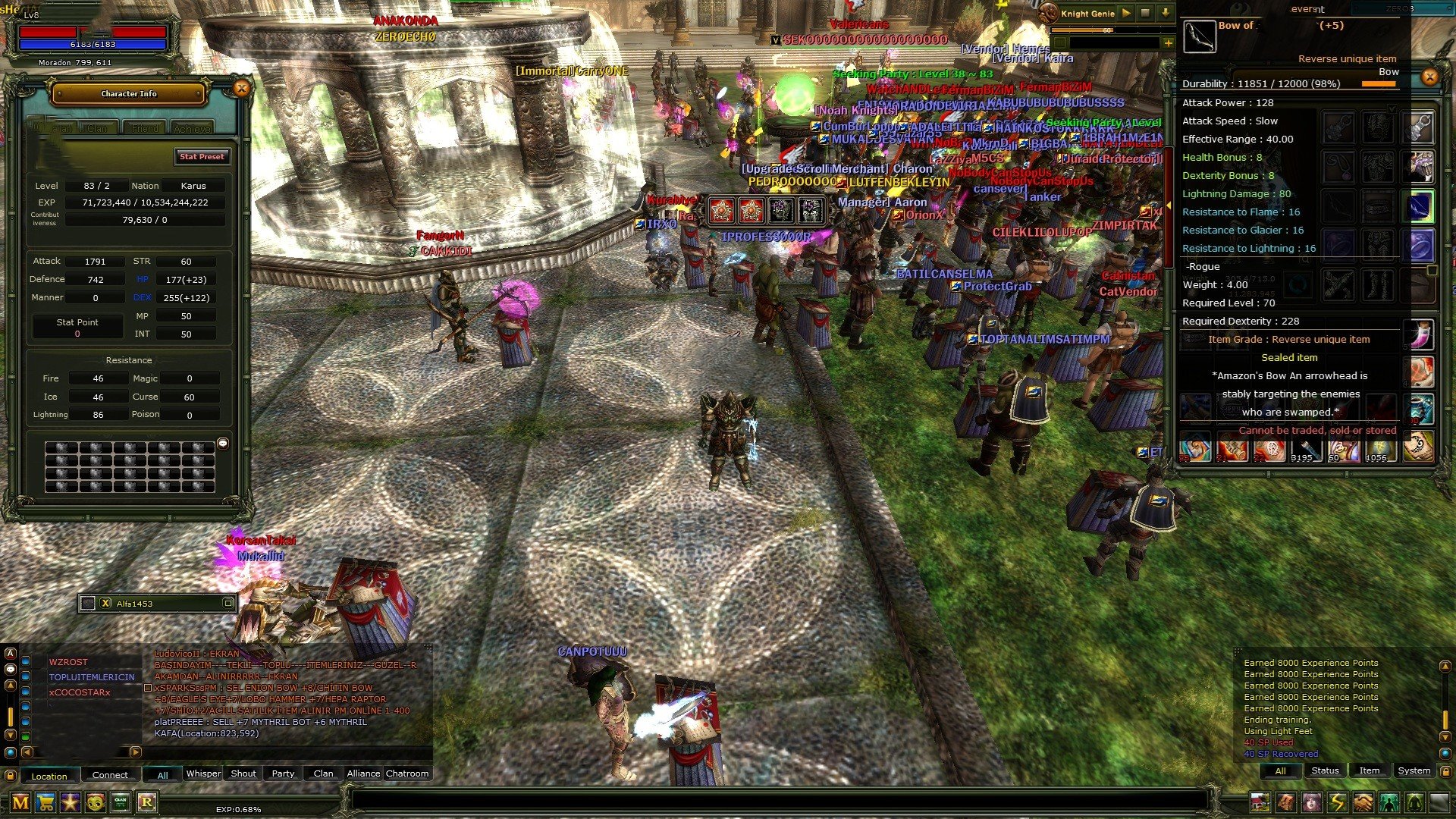Toggle the blue orb above the message tabs
This screenshot has height=819, width=1456.
point(1446,754)
